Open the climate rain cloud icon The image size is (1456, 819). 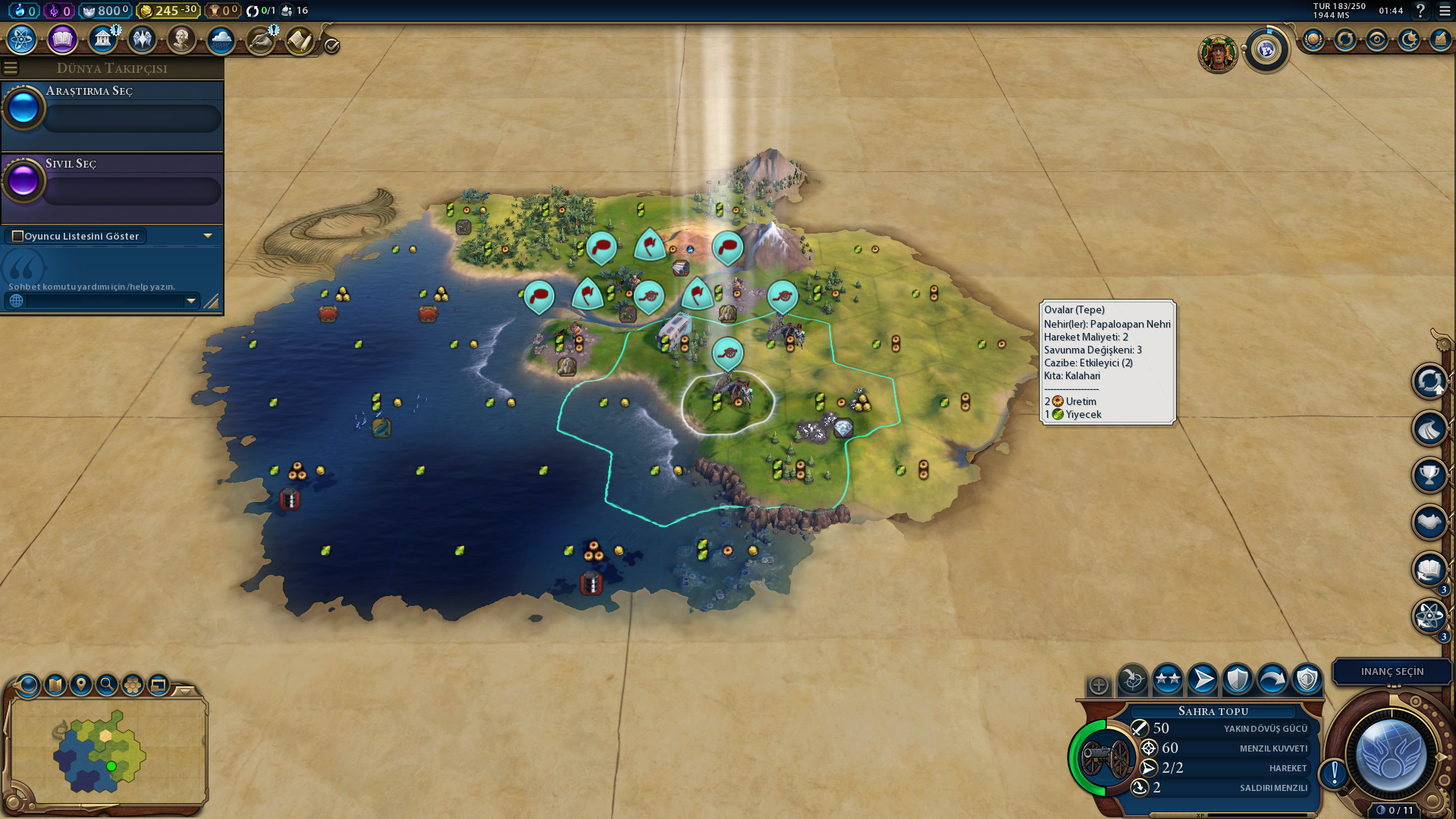coord(221,39)
